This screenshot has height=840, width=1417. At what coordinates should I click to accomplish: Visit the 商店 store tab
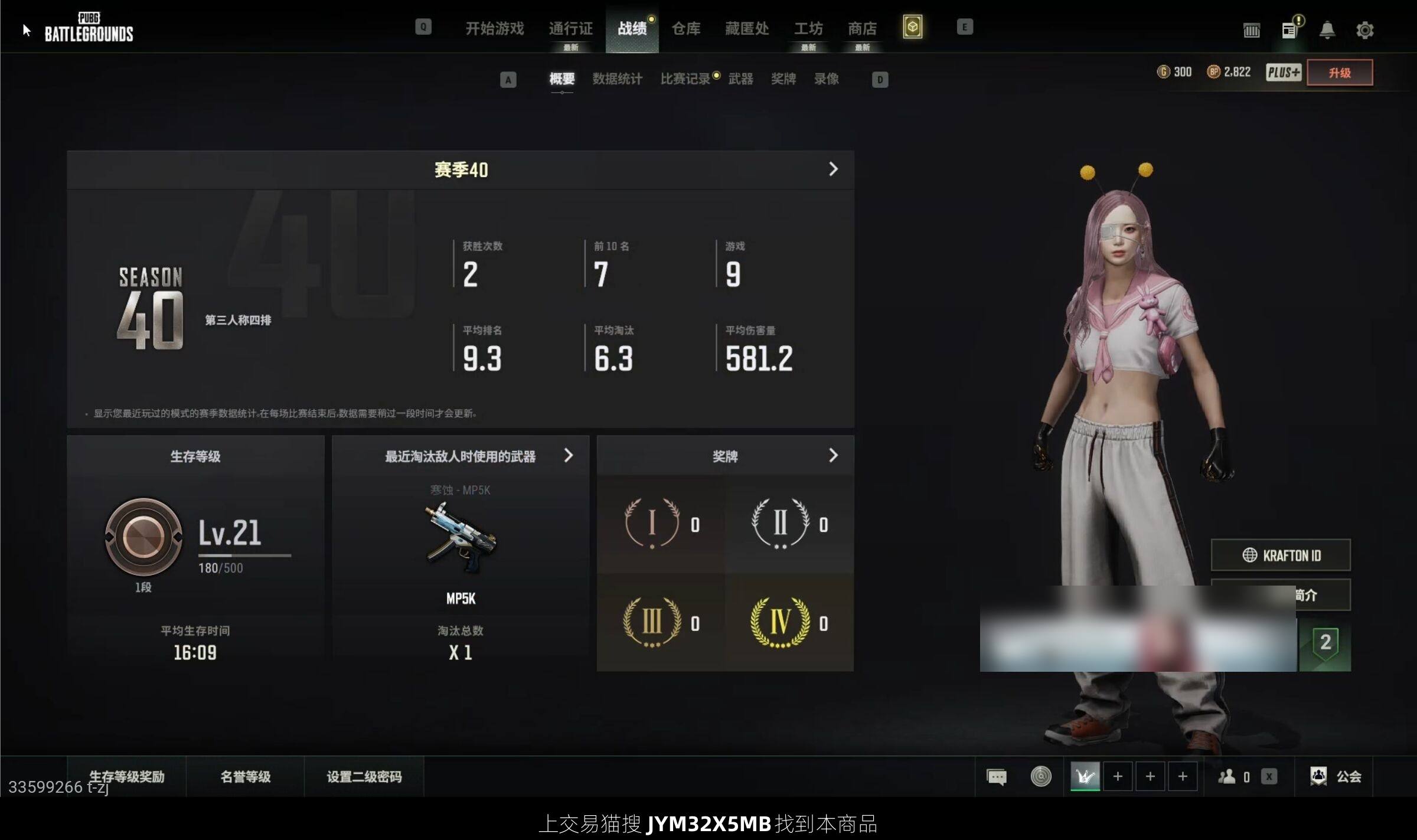tap(862, 28)
